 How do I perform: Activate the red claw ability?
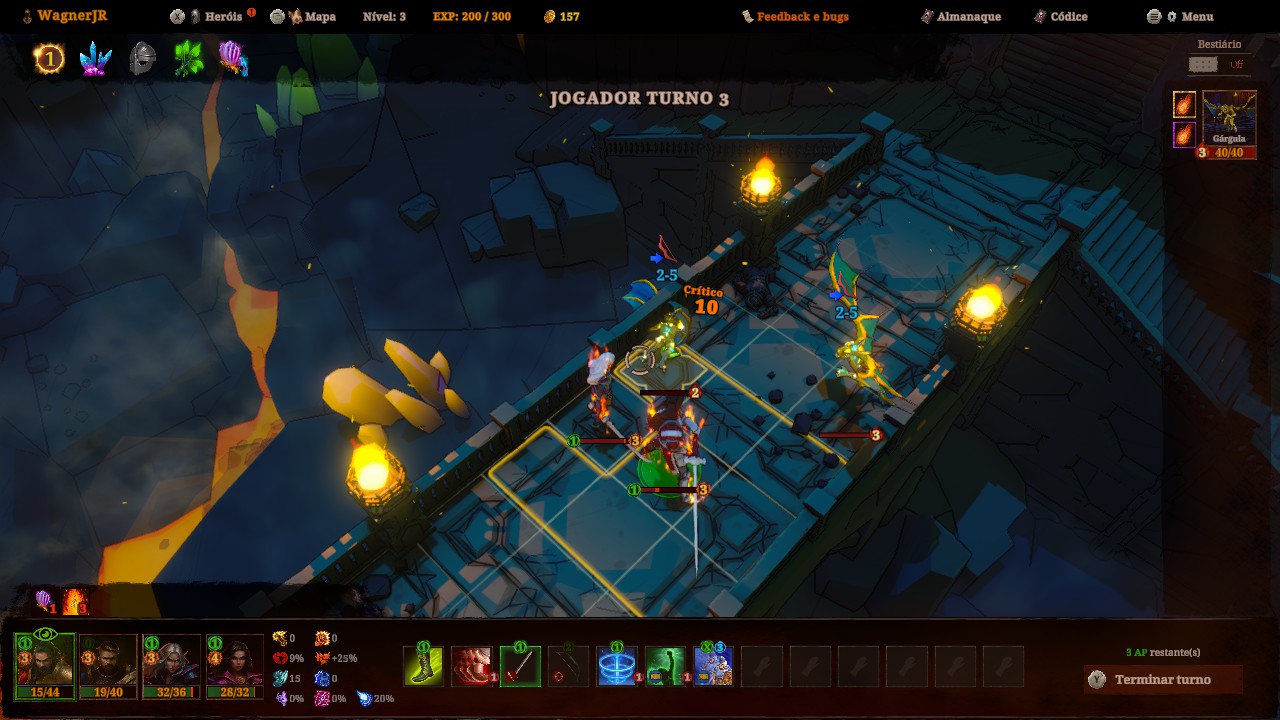click(x=472, y=666)
